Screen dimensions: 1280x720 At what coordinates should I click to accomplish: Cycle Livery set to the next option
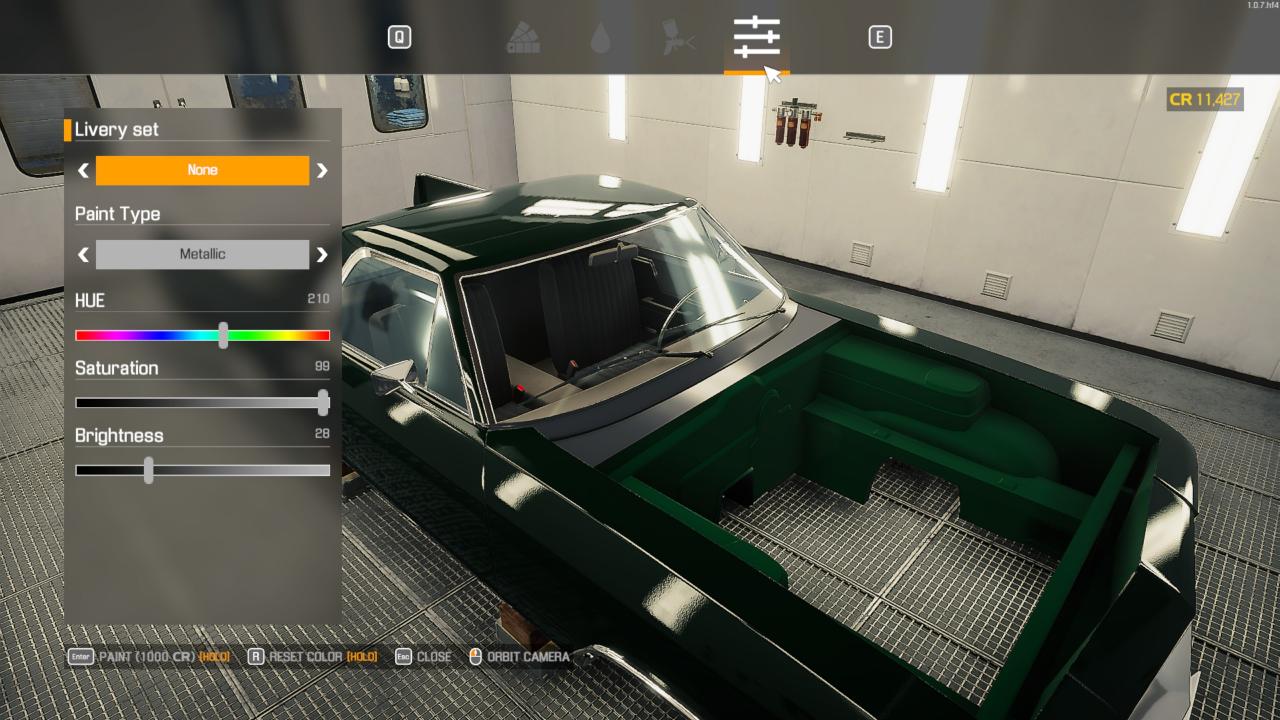[x=322, y=170]
